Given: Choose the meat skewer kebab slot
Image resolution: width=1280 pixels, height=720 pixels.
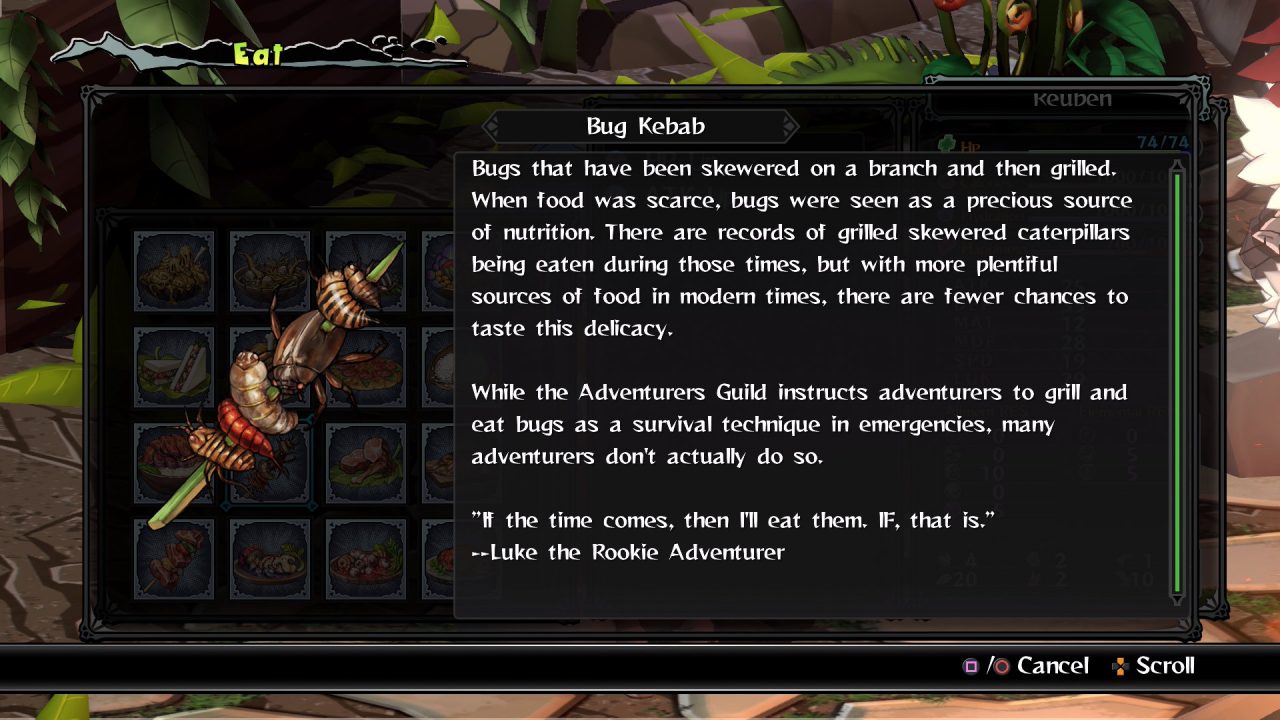Looking at the screenshot, I should point(174,559).
